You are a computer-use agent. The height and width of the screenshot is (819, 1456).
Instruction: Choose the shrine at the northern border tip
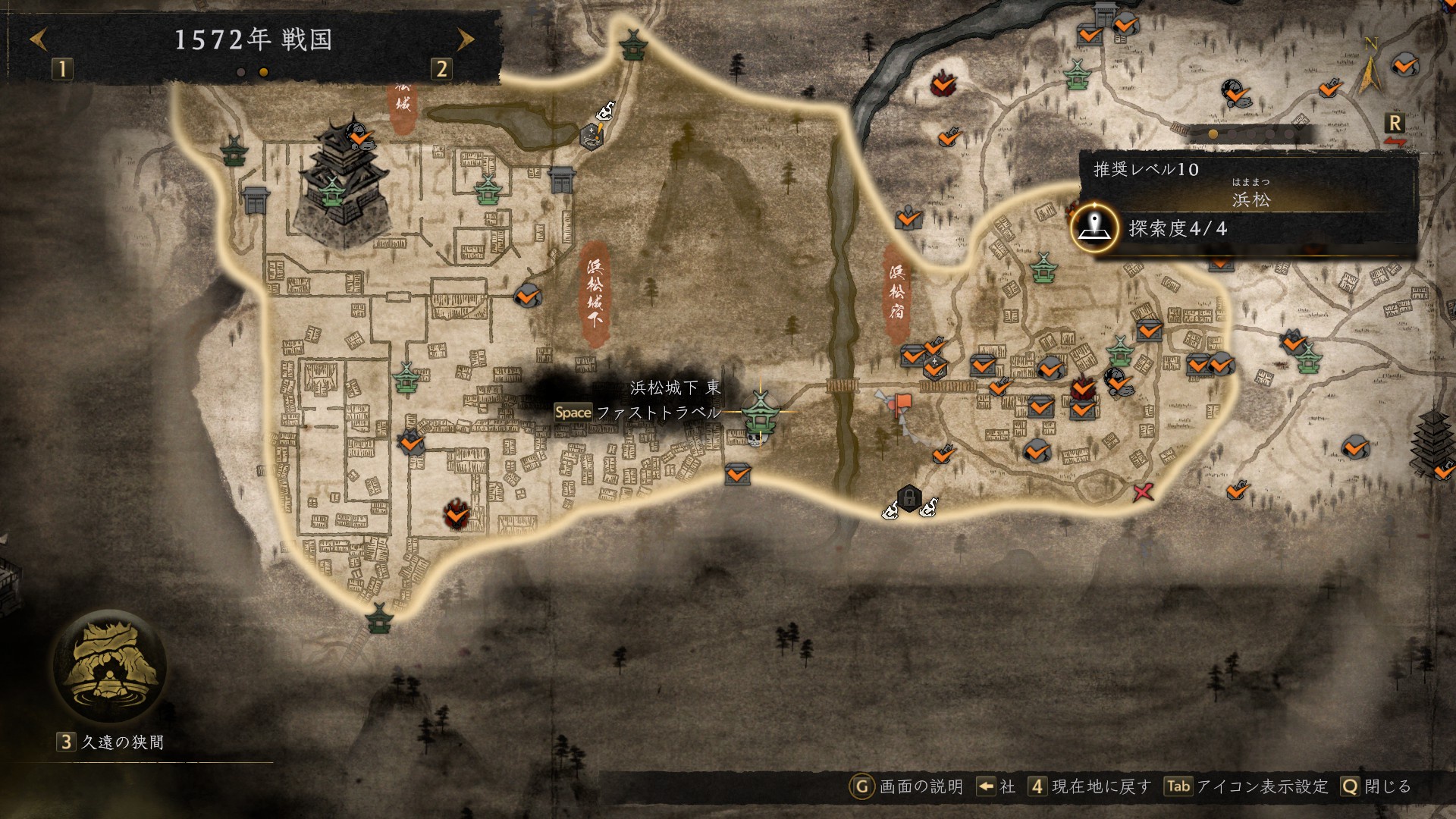(631, 44)
